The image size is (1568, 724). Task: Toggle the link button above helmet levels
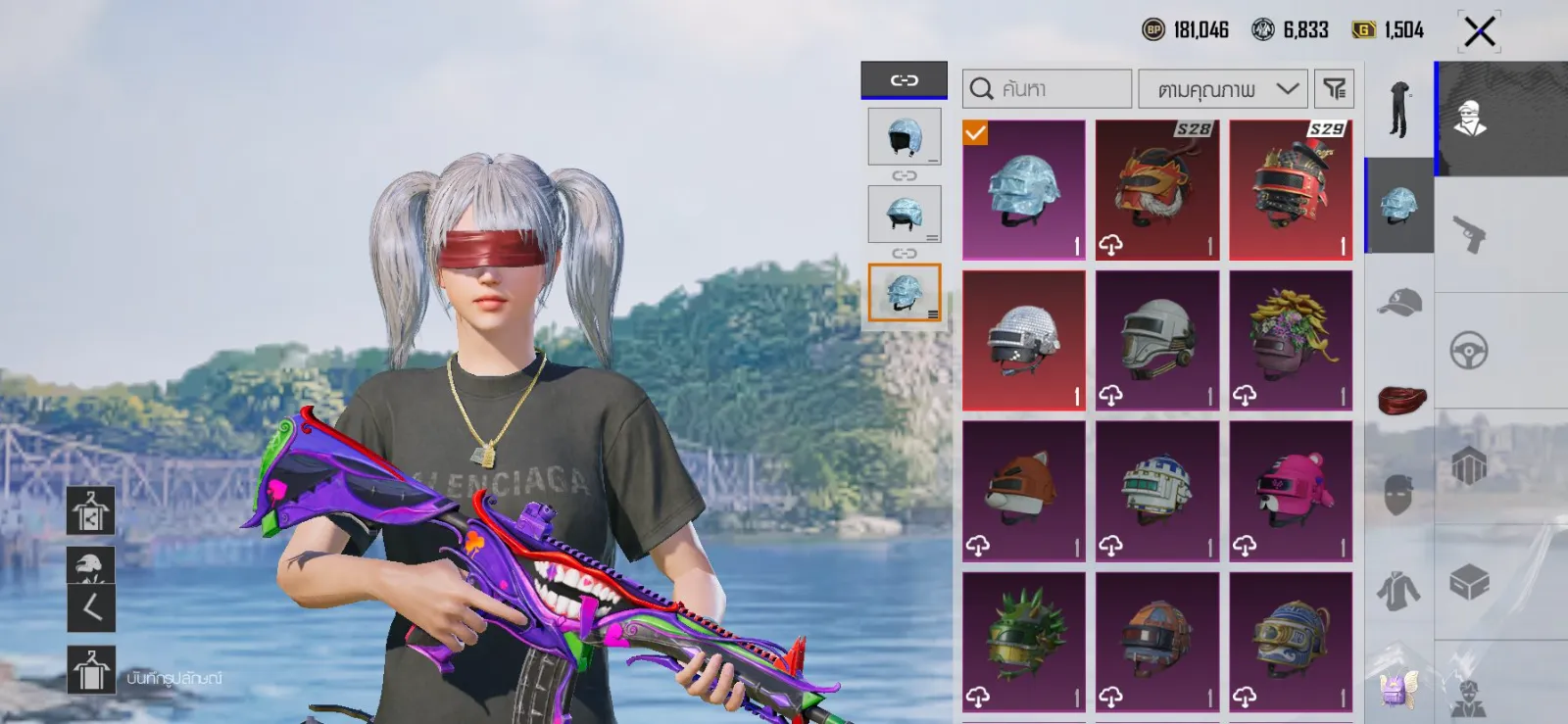[x=904, y=80]
